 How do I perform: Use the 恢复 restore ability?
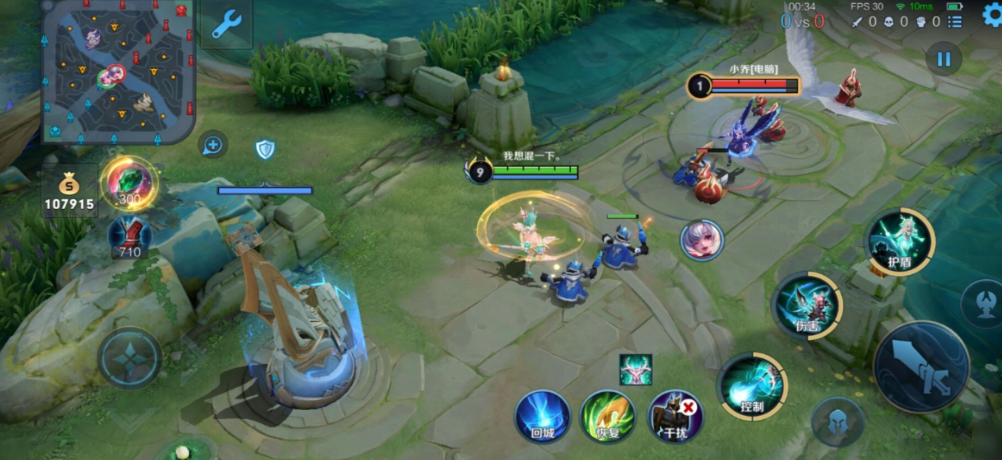(x=609, y=416)
